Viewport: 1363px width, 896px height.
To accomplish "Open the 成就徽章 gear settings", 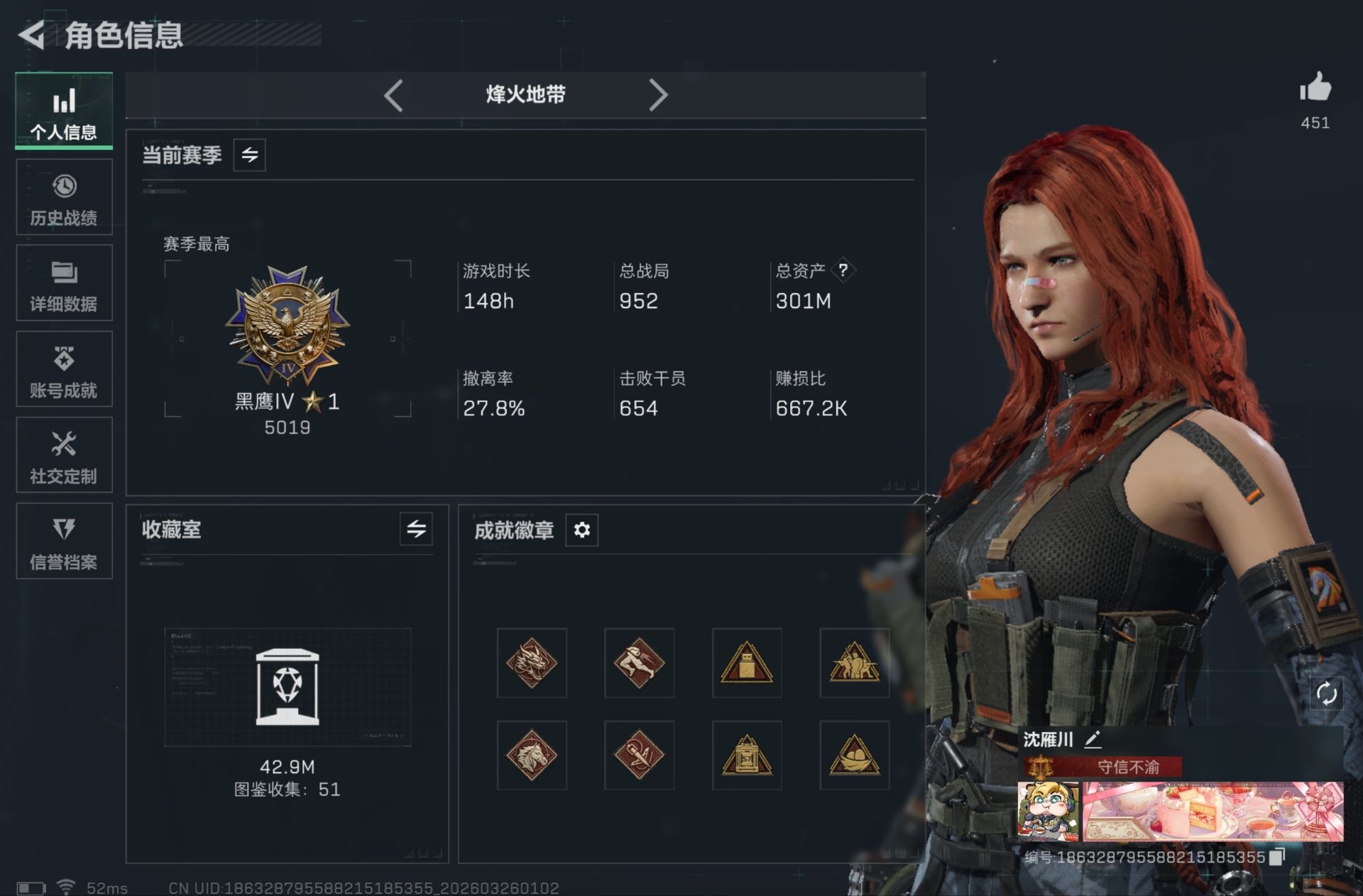I will 581,530.
